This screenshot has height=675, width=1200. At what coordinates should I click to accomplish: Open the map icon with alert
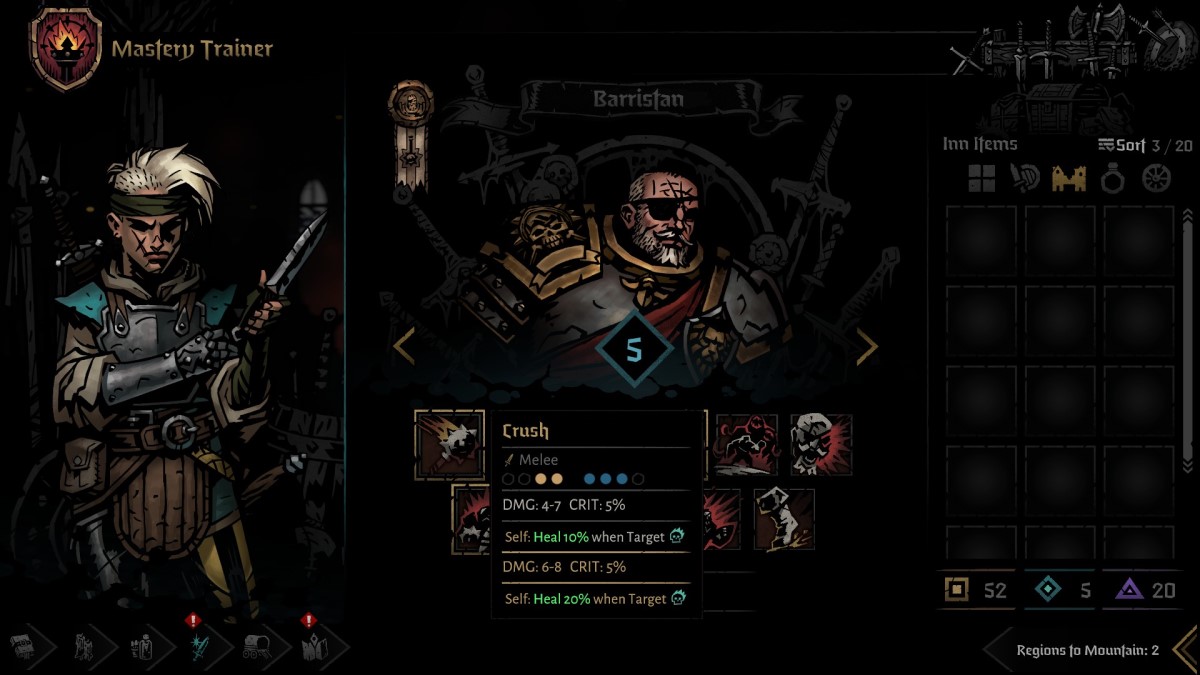click(x=311, y=647)
